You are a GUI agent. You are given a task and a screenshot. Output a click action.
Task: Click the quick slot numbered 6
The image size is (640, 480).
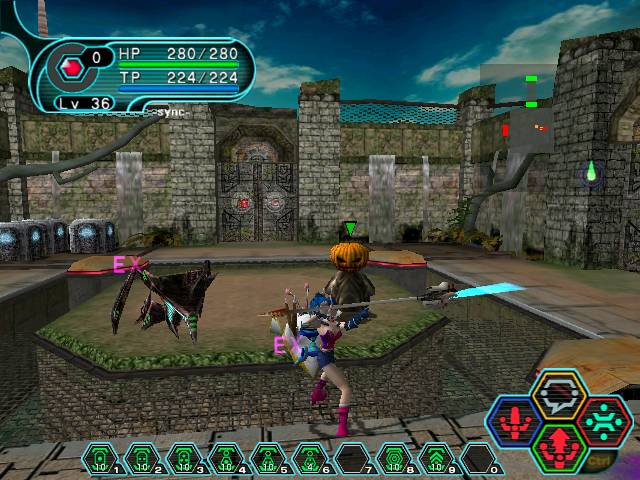(x=308, y=459)
